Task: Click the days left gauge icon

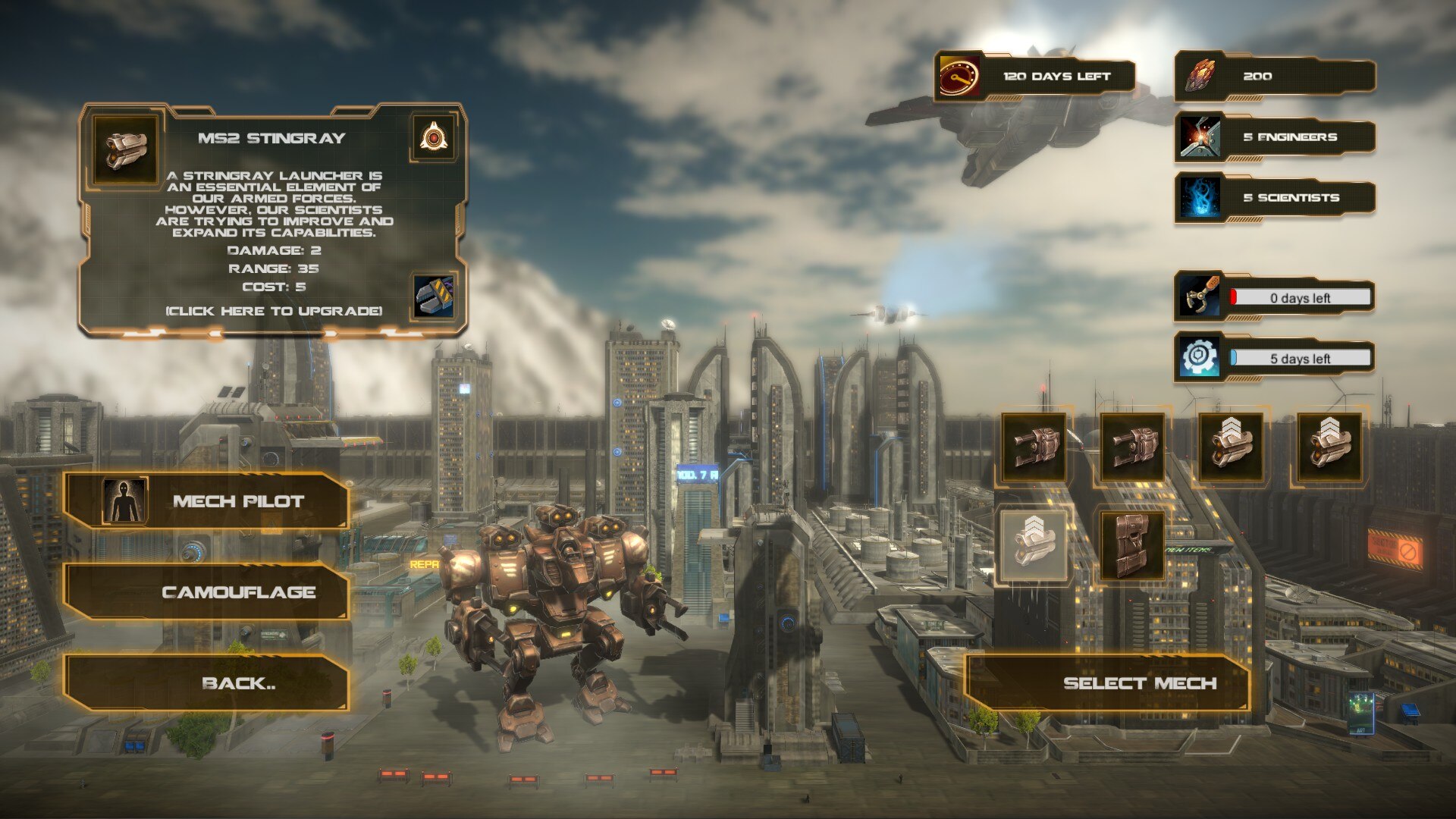Action: [x=960, y=77]
